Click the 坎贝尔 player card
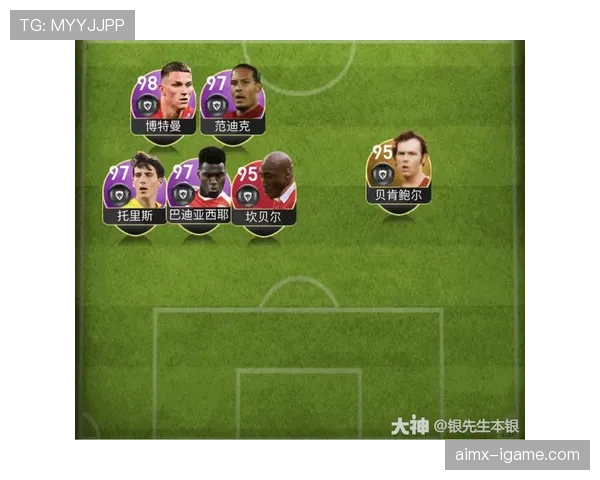 [x=264, y=190]
